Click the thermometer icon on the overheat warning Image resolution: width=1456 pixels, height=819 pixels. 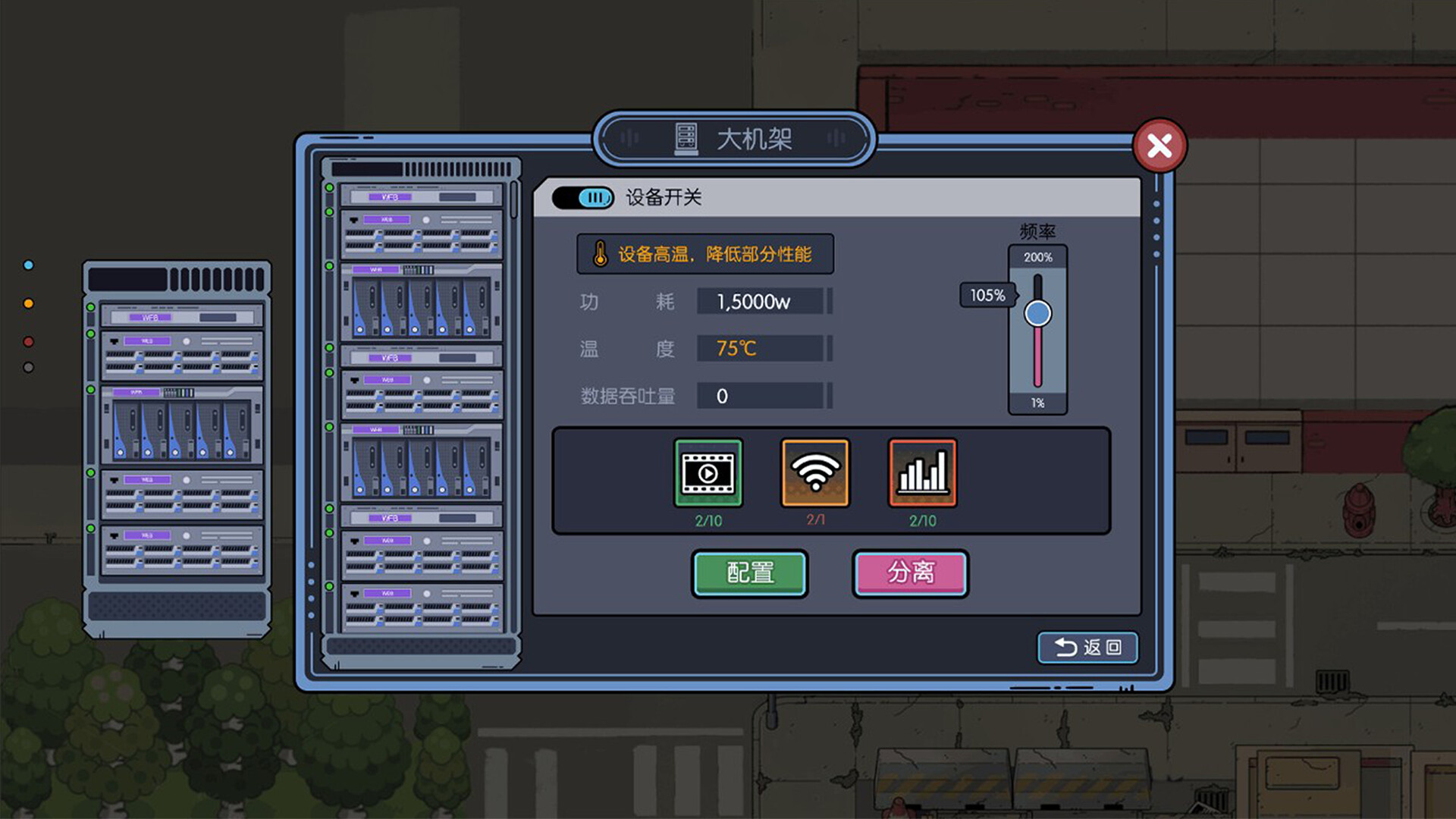[599, 253]
